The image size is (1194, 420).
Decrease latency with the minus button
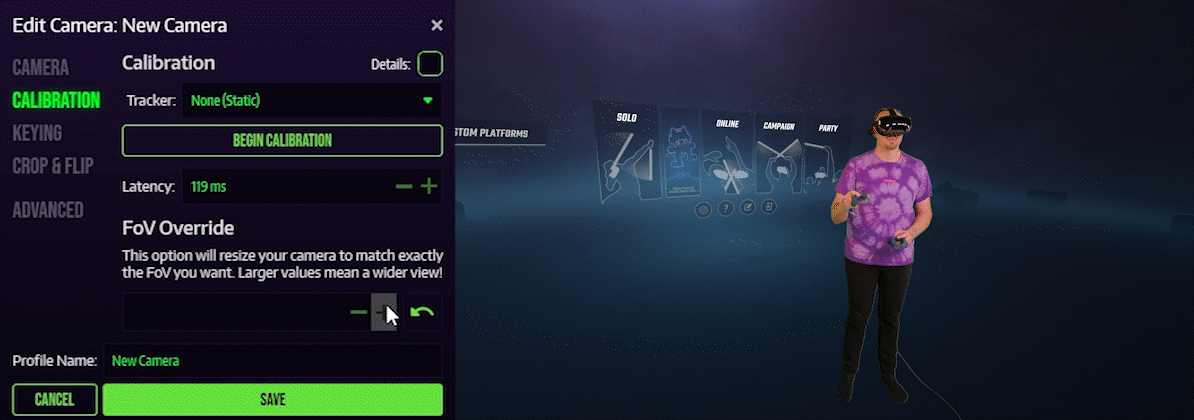click(x=404, y=187)
